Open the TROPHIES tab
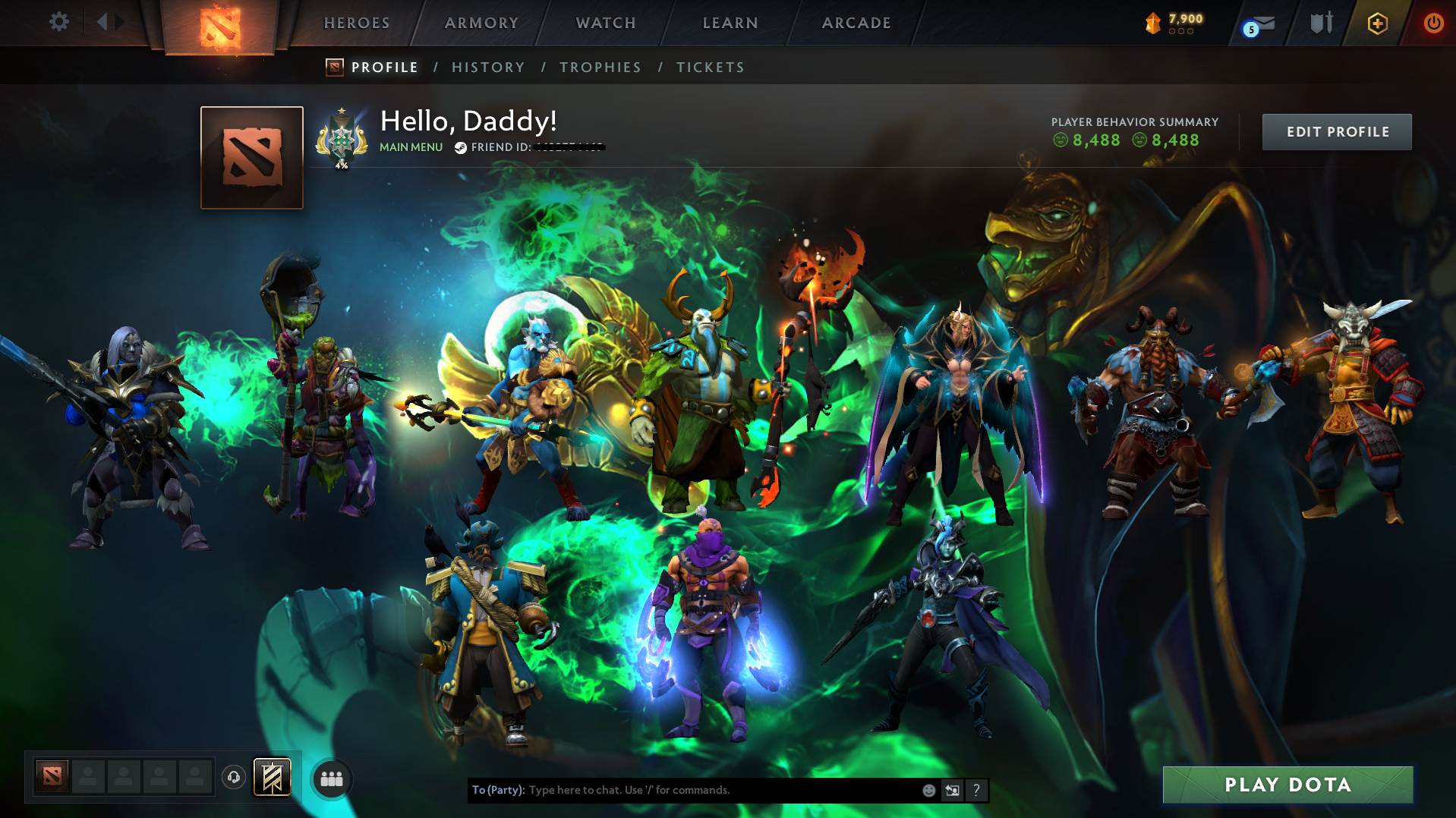Viewport: 1456px width, 818px height. coord(600,67)
